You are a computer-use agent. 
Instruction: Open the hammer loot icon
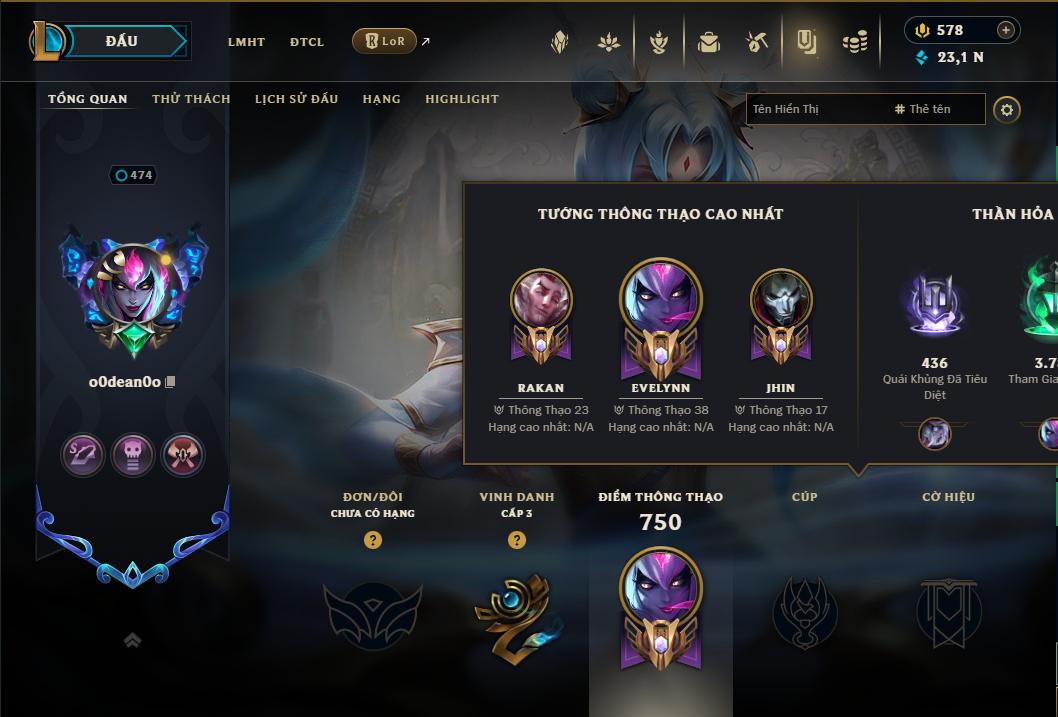point(757,42)
